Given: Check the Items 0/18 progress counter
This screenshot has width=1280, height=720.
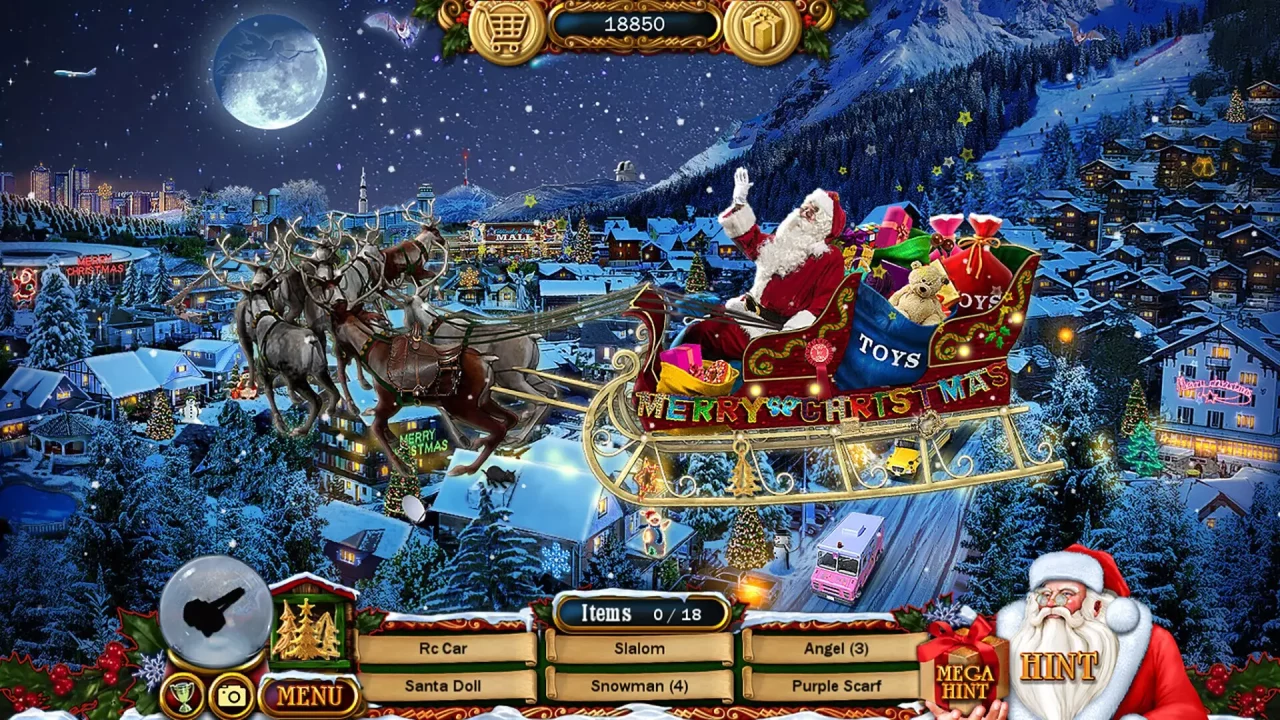Looking at the screenshot, I should point(640,612).
